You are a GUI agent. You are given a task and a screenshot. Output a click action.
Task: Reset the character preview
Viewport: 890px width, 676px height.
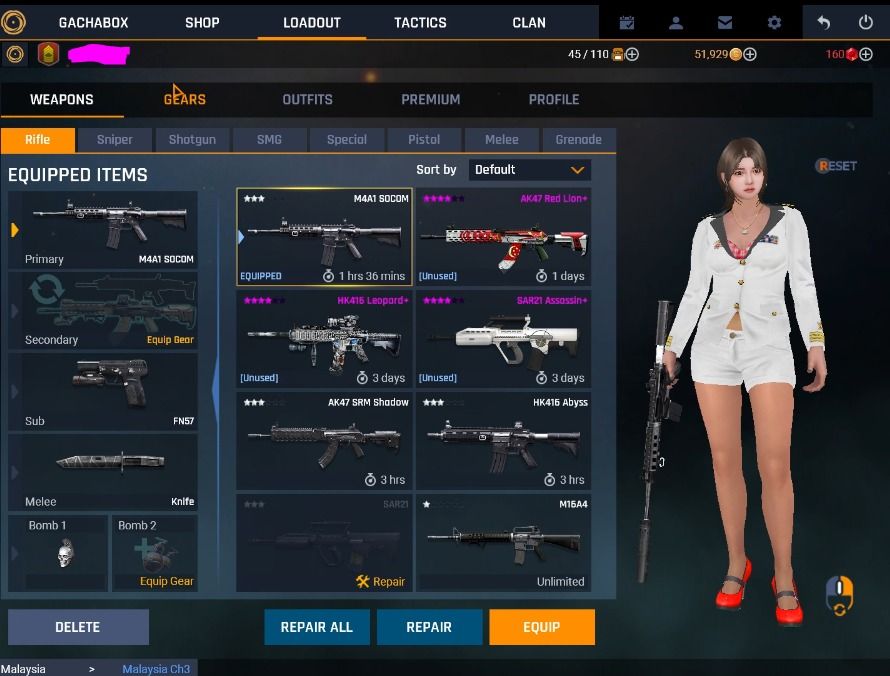[x=837, y=166]
